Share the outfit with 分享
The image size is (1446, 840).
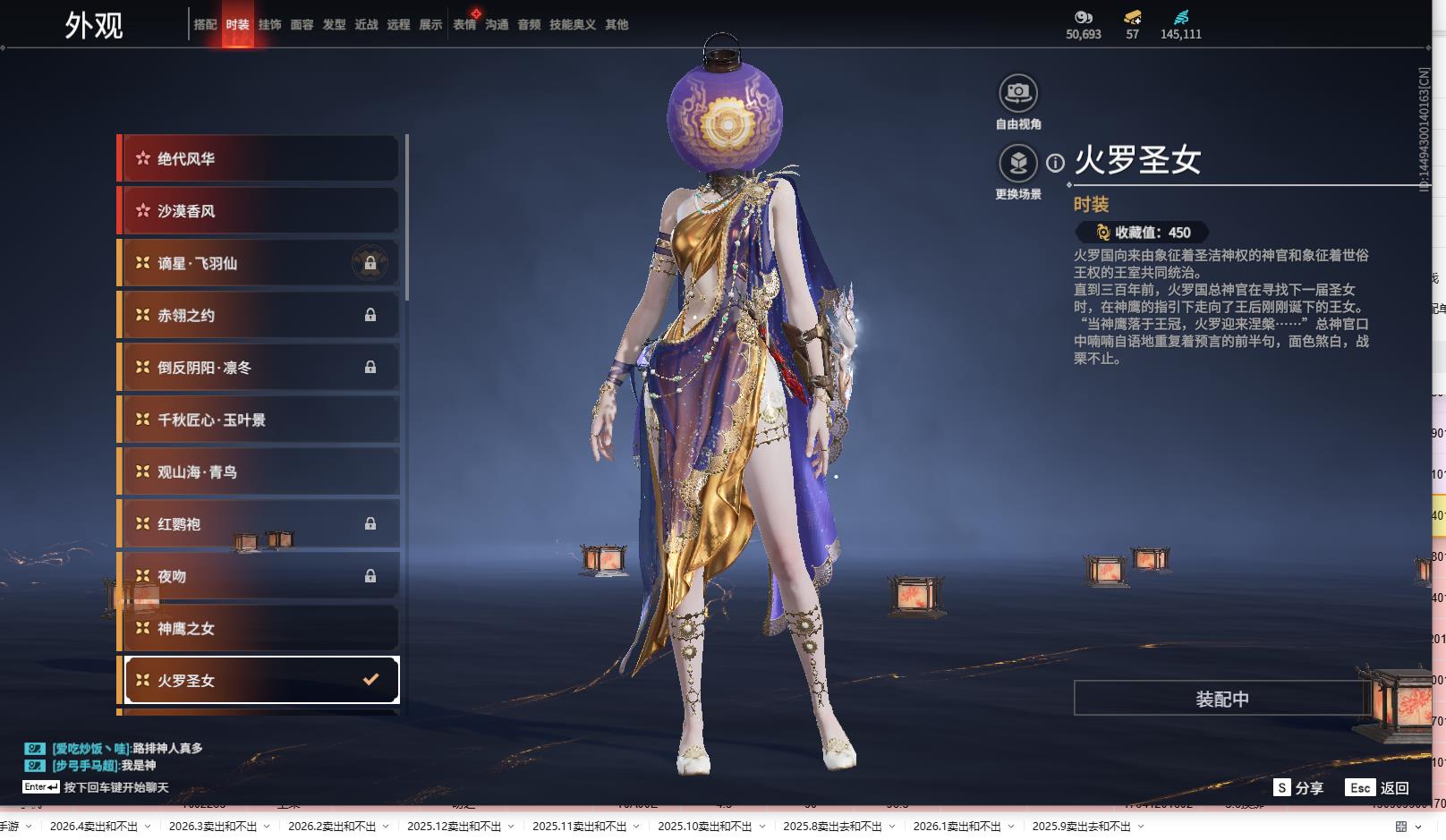pos(1298,788)
